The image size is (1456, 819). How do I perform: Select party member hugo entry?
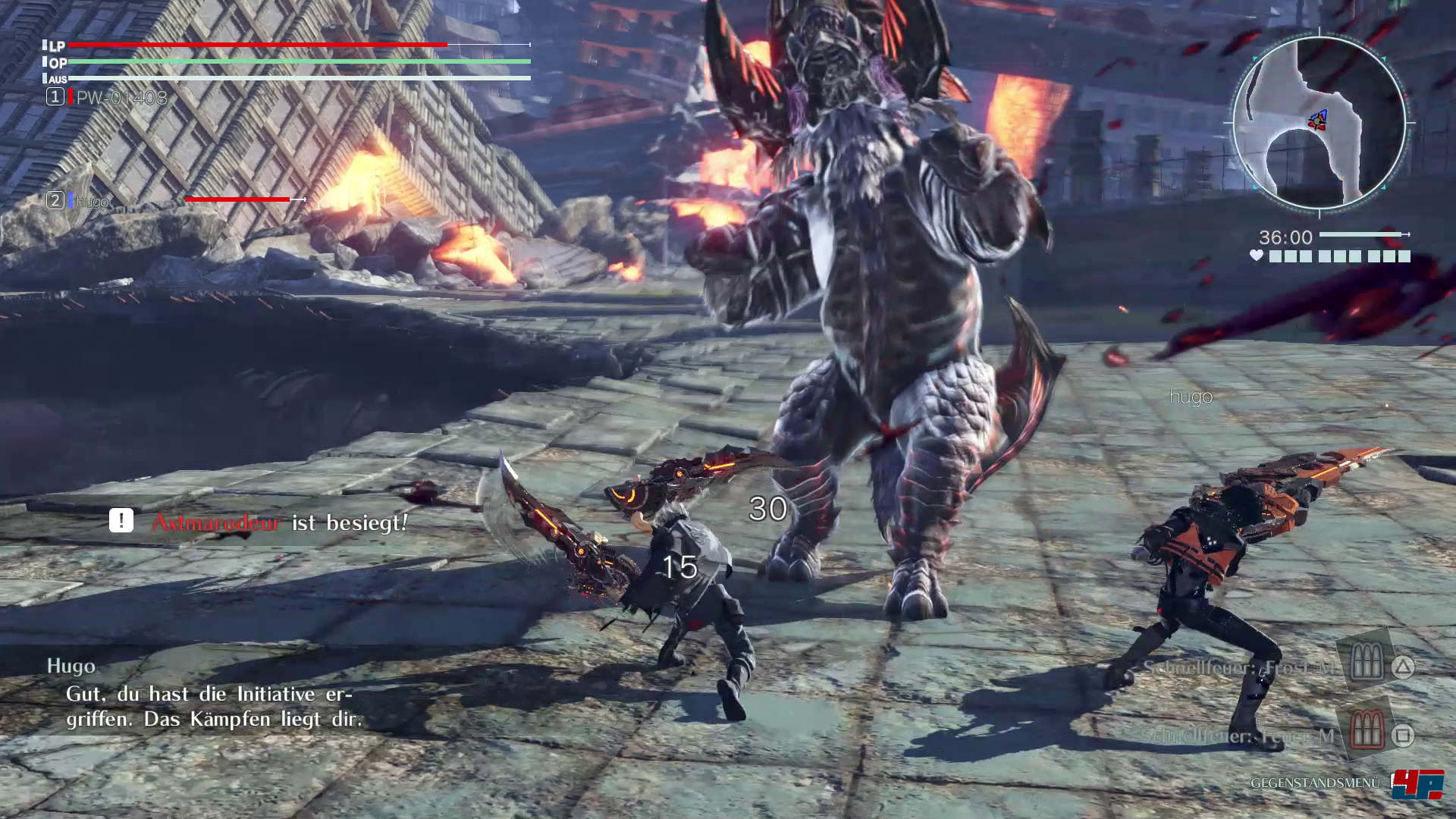(x=92, y=201)
